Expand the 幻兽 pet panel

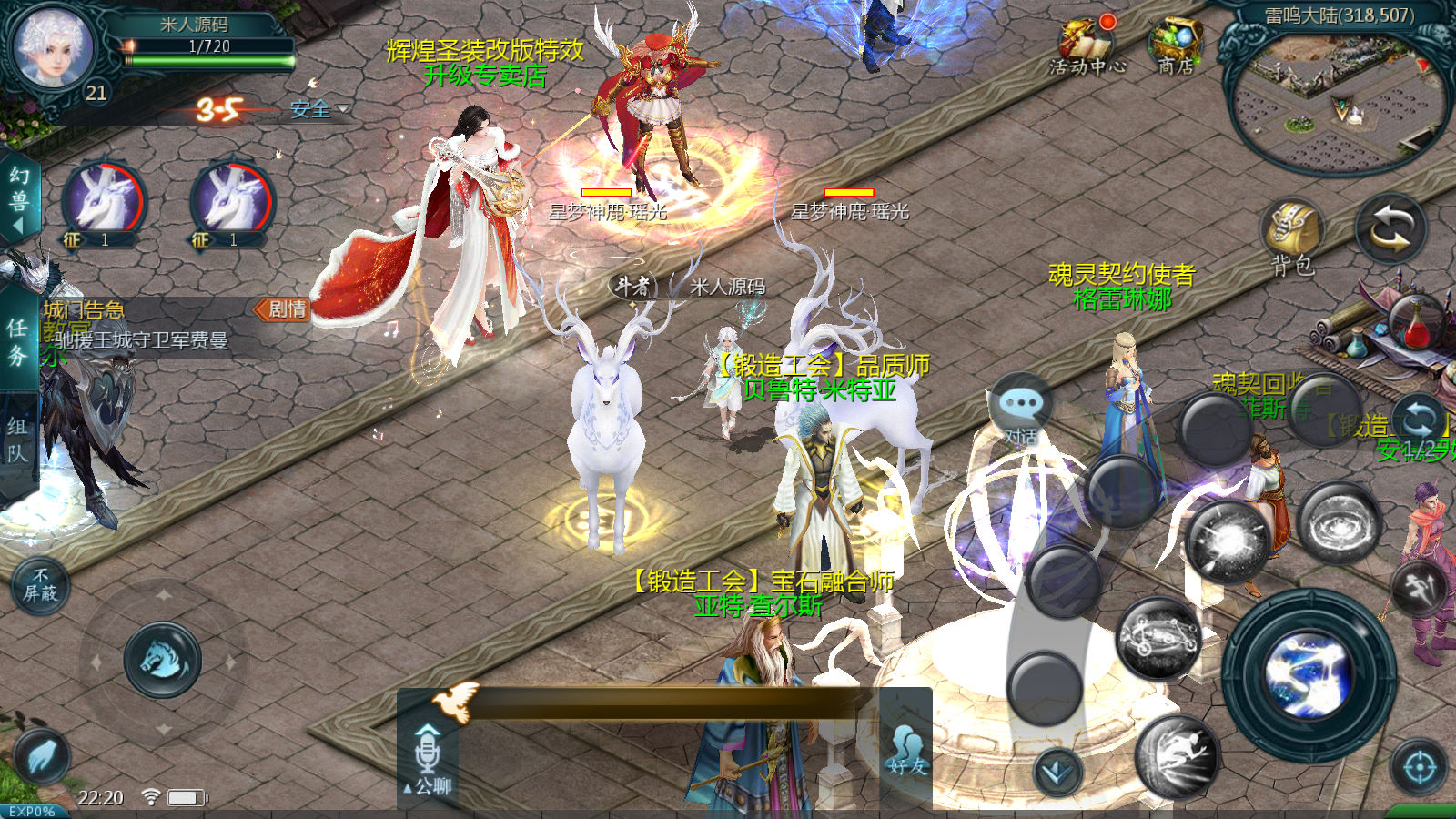coord(18,198)
